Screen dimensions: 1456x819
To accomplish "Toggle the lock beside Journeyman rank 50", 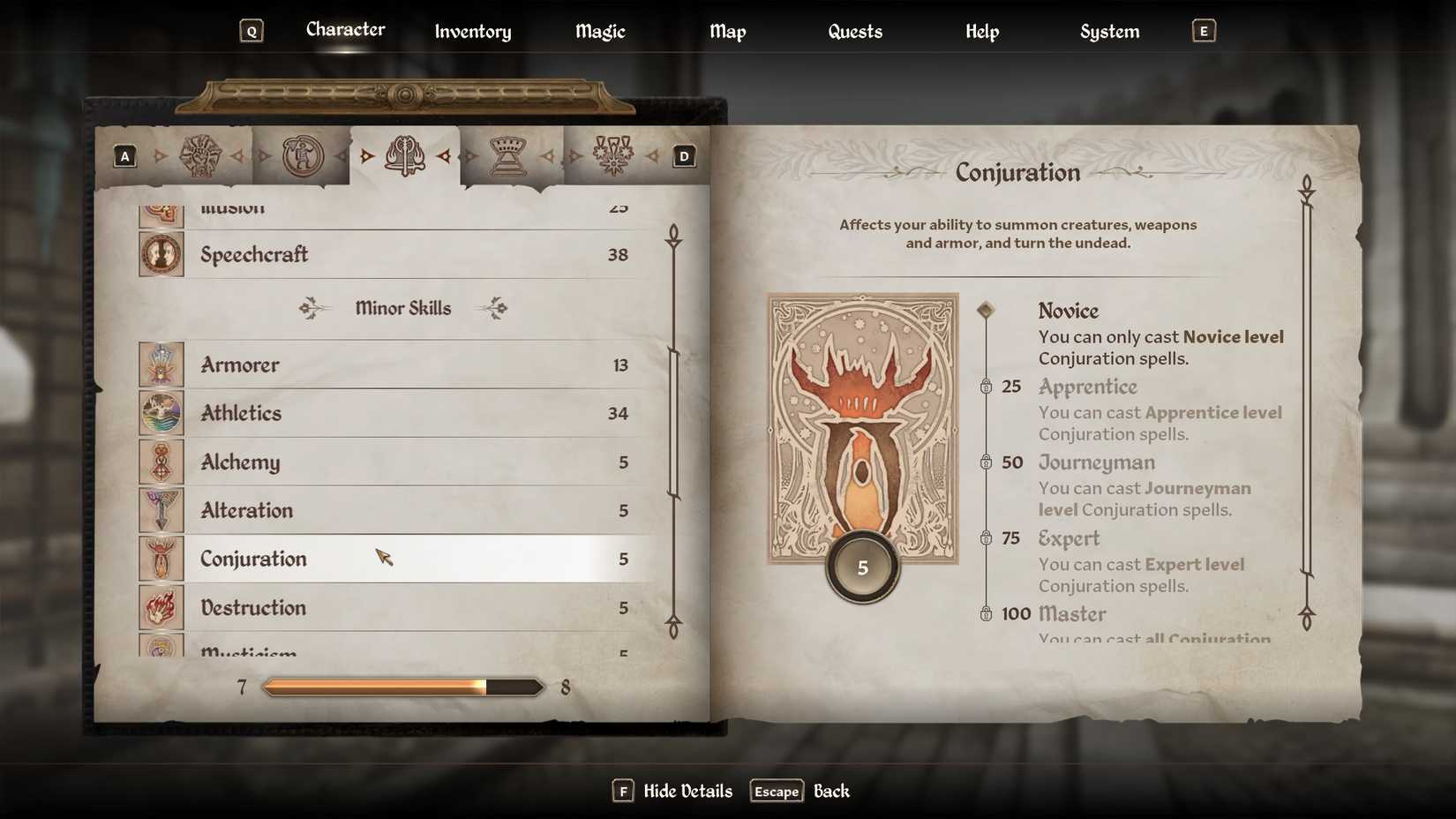I will tap(987, 462).
